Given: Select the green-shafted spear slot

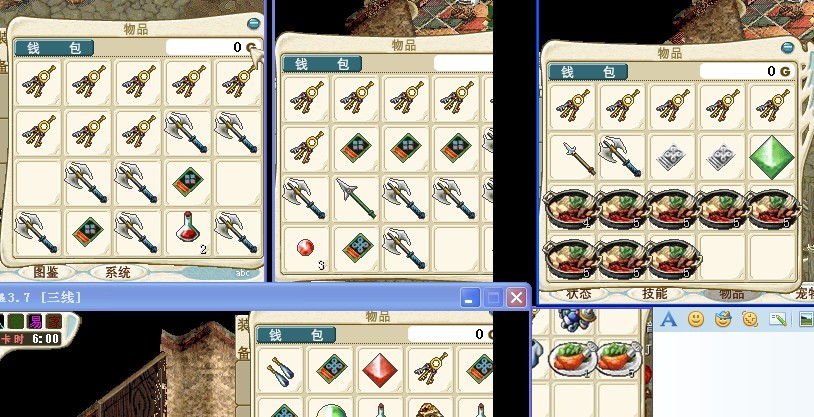Looking at the screenshot, I should coord(355,196).
